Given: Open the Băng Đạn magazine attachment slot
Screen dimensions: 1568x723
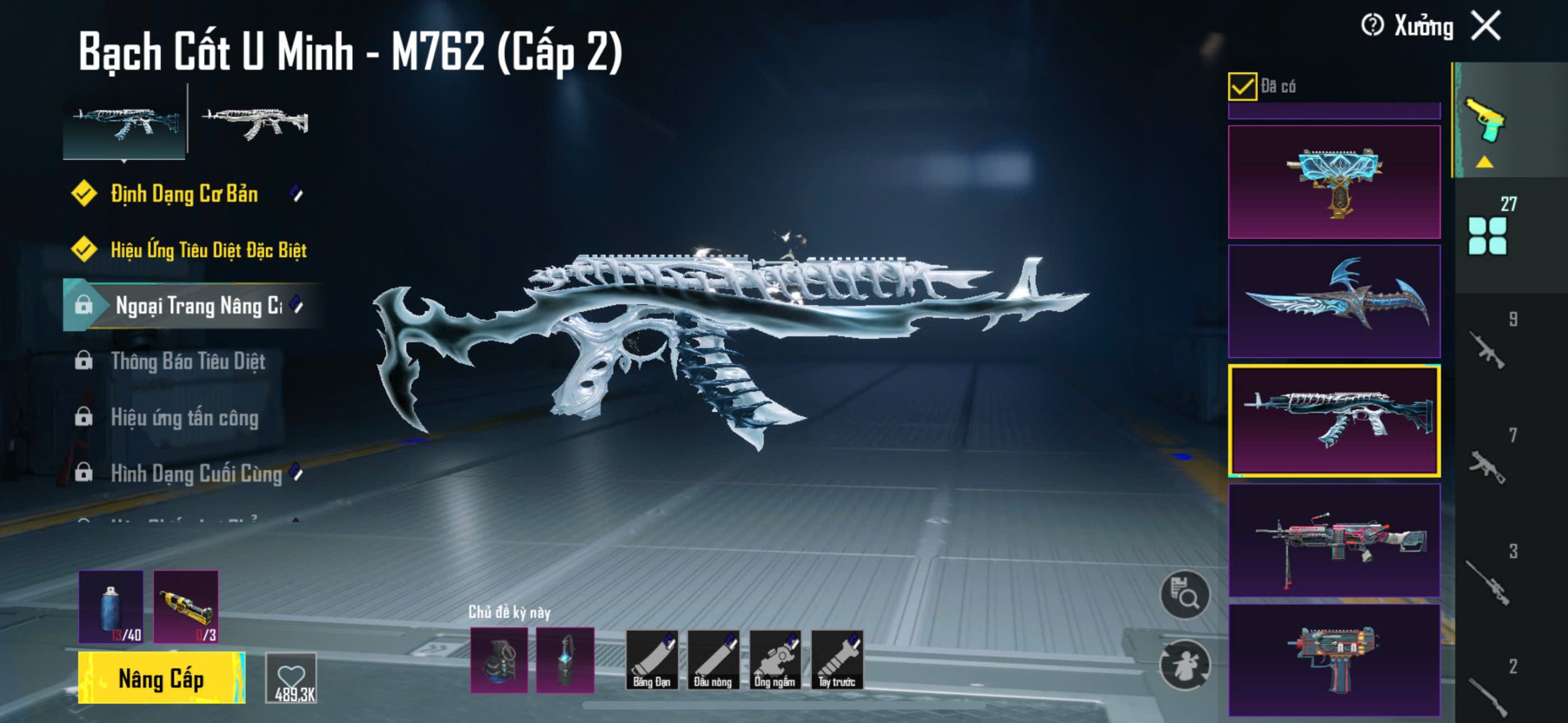Looking at the screenshot, I should [652, 660].
